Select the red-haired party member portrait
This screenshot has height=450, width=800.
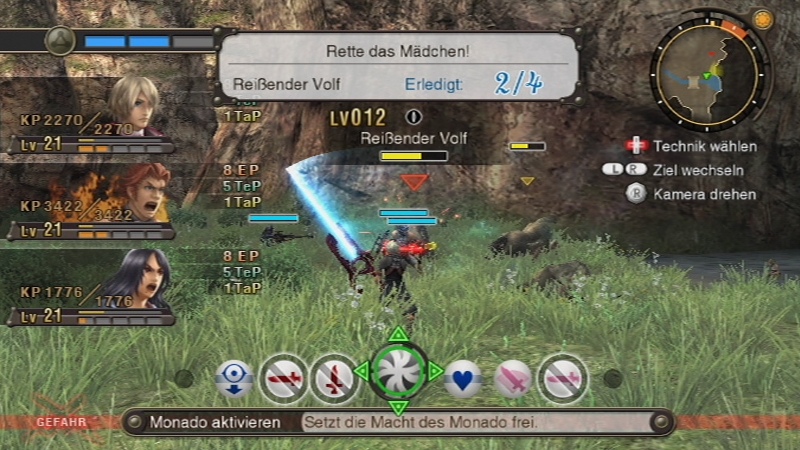click(x=140, y=191)
